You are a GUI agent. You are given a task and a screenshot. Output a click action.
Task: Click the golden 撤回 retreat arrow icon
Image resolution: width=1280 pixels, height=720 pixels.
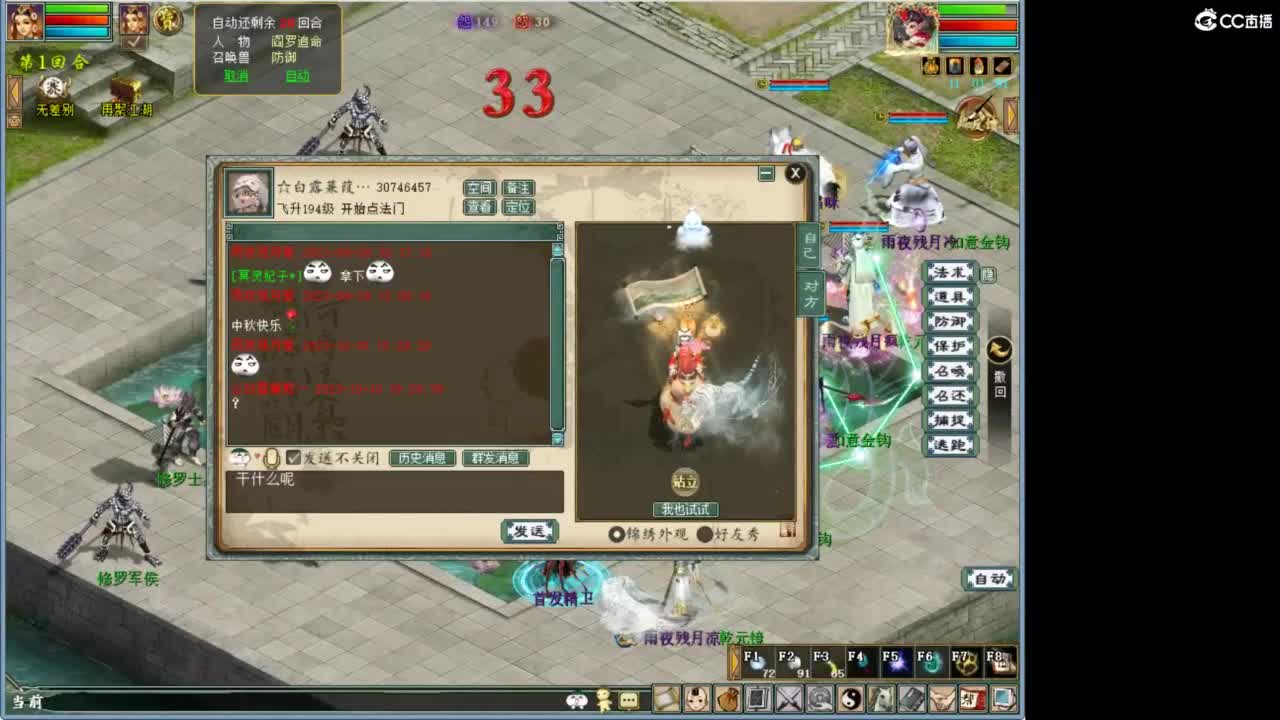[x=1000, y=350]
